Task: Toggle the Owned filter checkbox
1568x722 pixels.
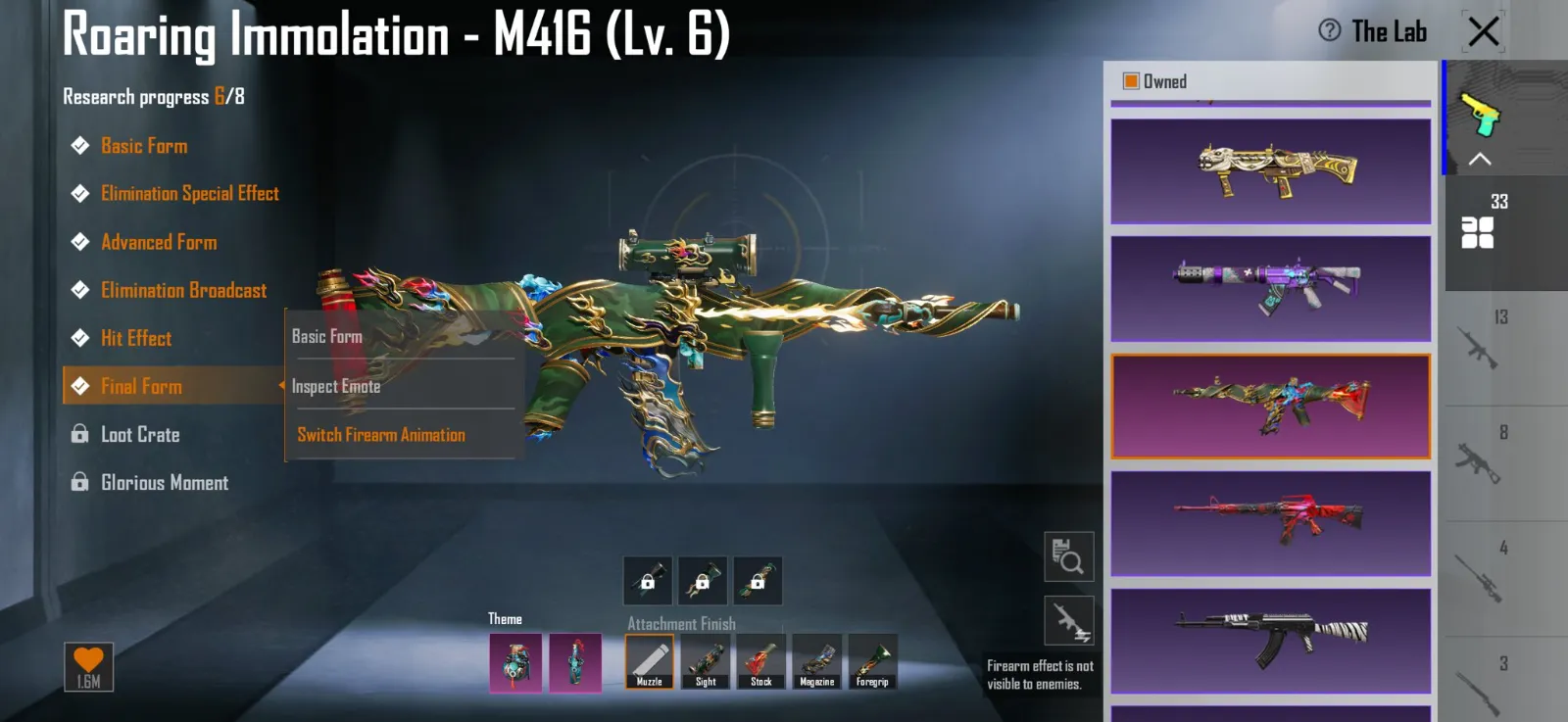Action: click(x=1131, y=81)
